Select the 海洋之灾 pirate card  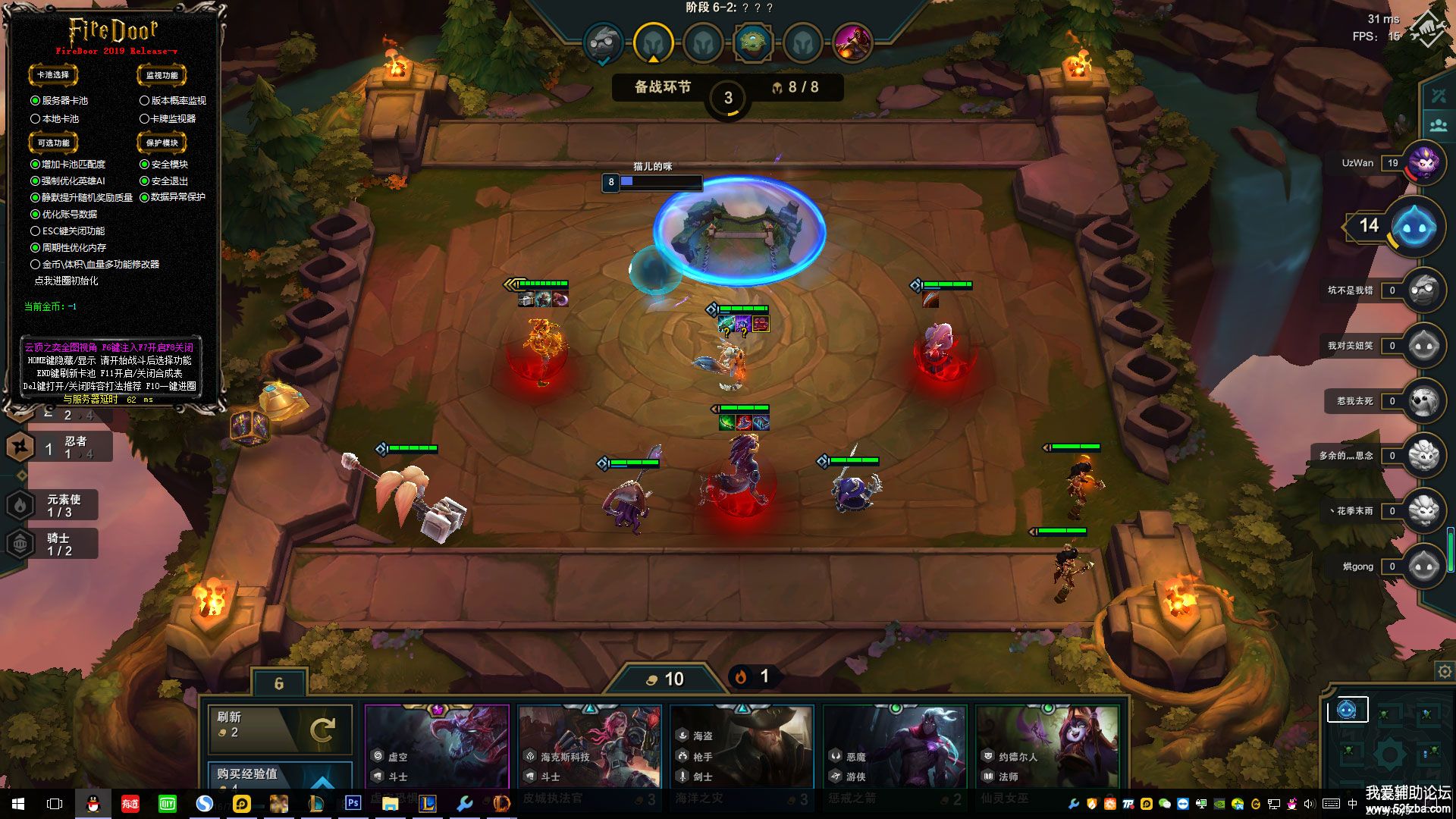[742, 747]
